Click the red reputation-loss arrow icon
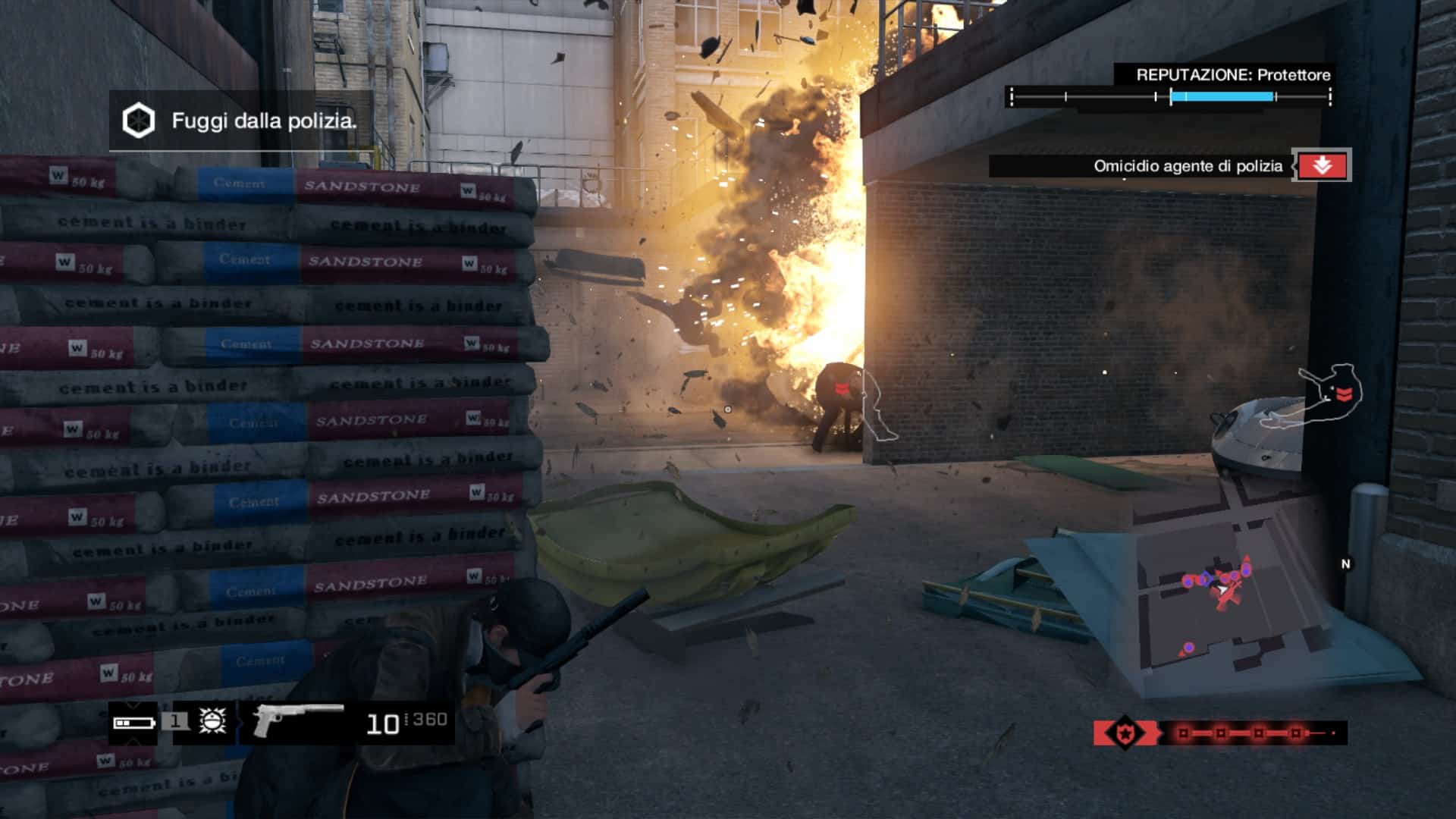The image size is (1456, 819). point(1322,166)
